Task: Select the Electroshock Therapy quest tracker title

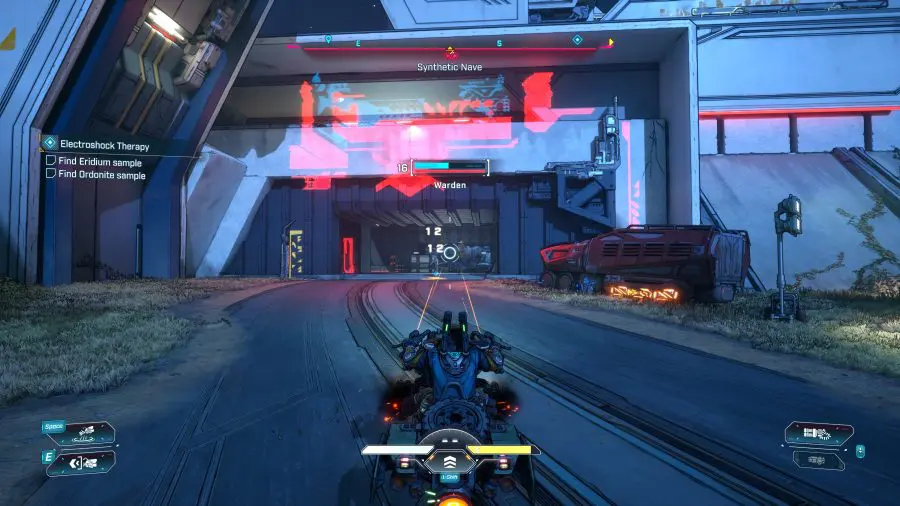Action: click(x=103, y=145)
